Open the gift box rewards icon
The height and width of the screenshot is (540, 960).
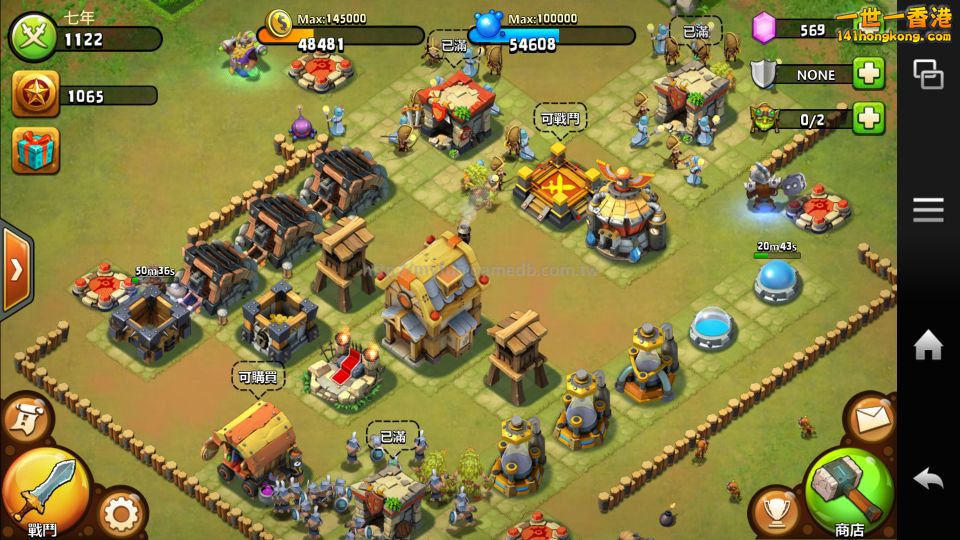[x=36, y=150]
